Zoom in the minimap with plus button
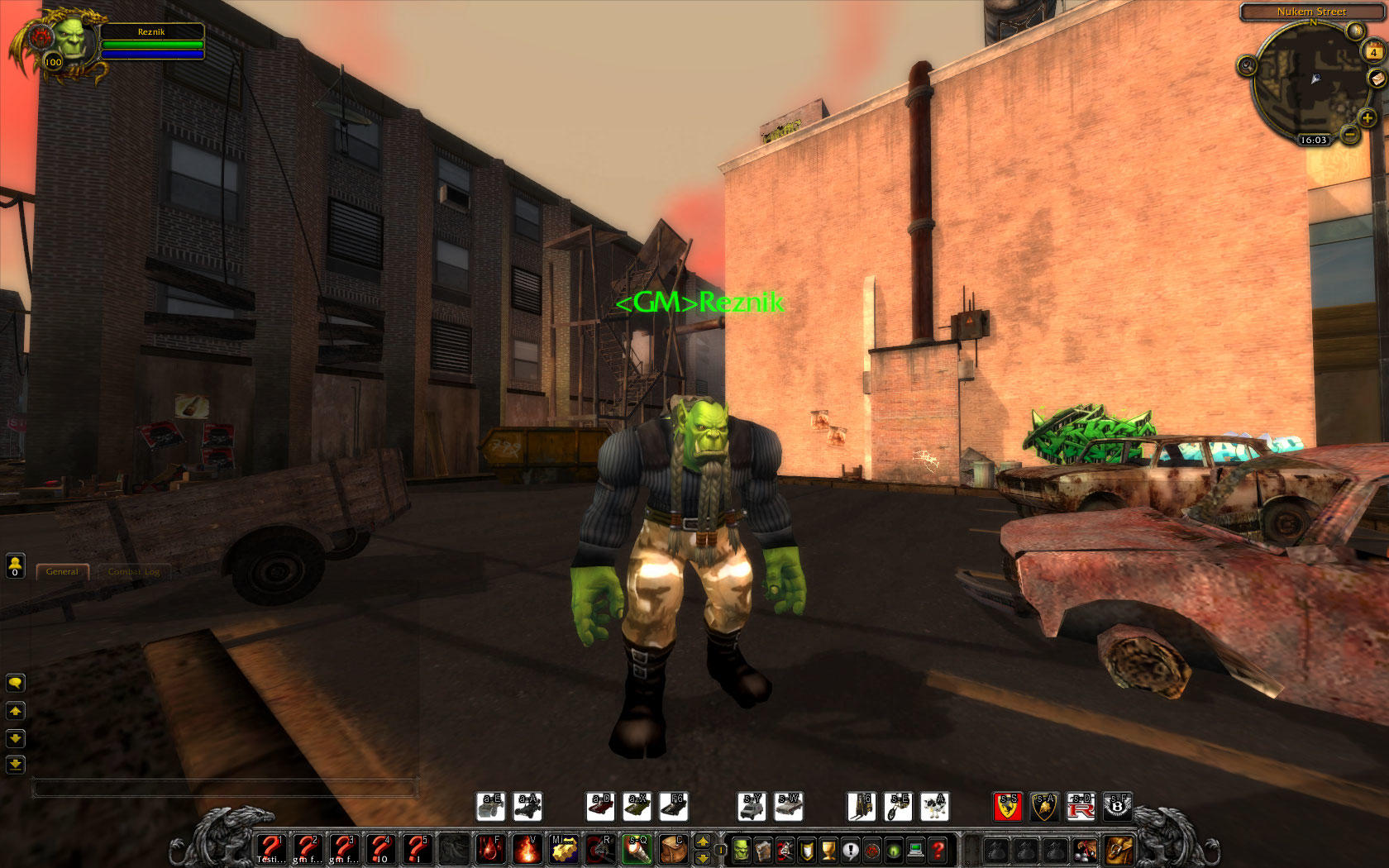 point(1368,119)
